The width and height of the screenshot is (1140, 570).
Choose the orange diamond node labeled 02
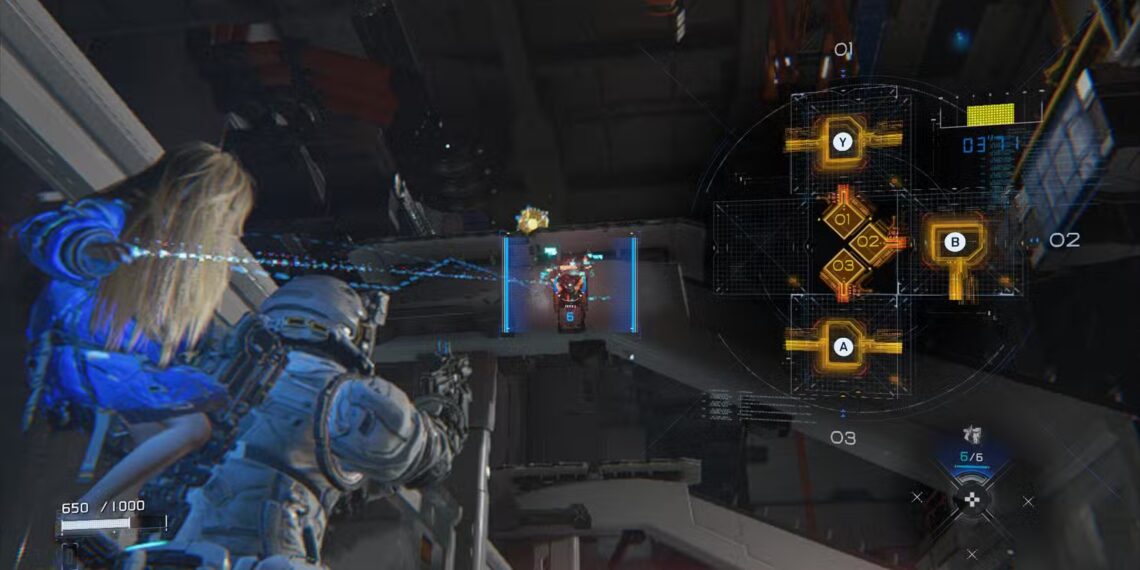(868, 241)
